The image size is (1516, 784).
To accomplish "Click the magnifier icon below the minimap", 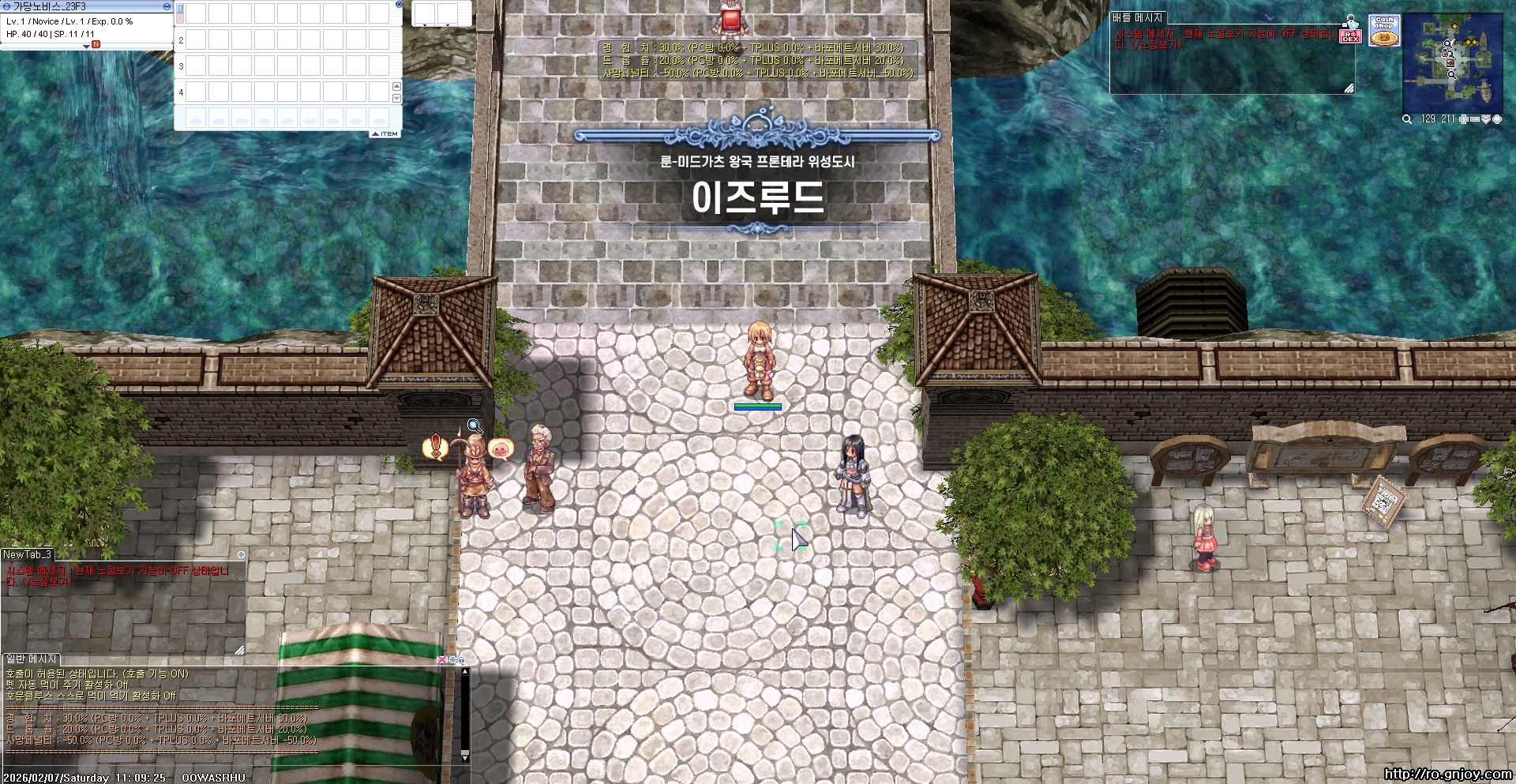I will click(1407, 119).
